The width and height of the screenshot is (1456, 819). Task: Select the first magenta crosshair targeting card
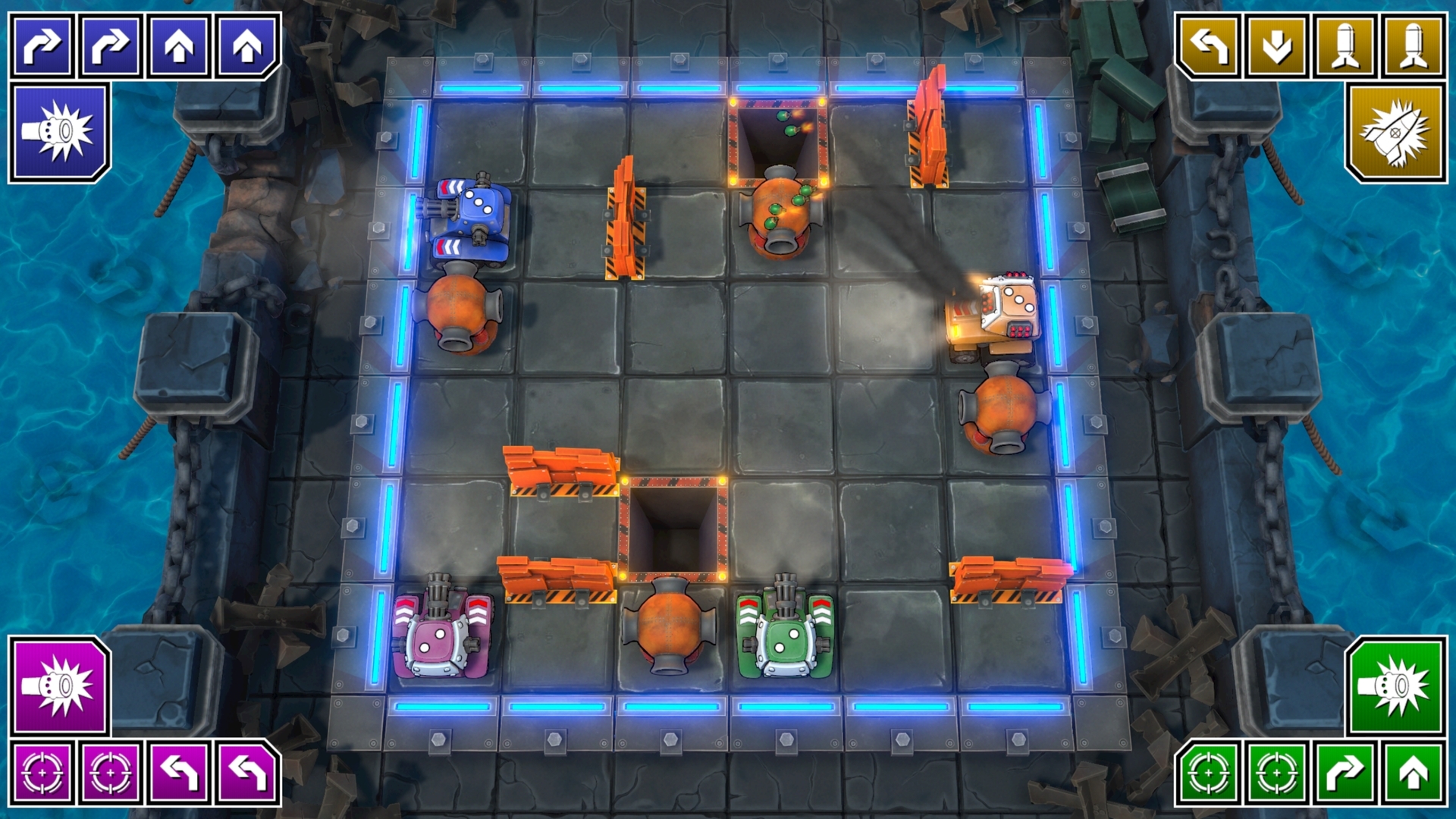tap(42, 773)
